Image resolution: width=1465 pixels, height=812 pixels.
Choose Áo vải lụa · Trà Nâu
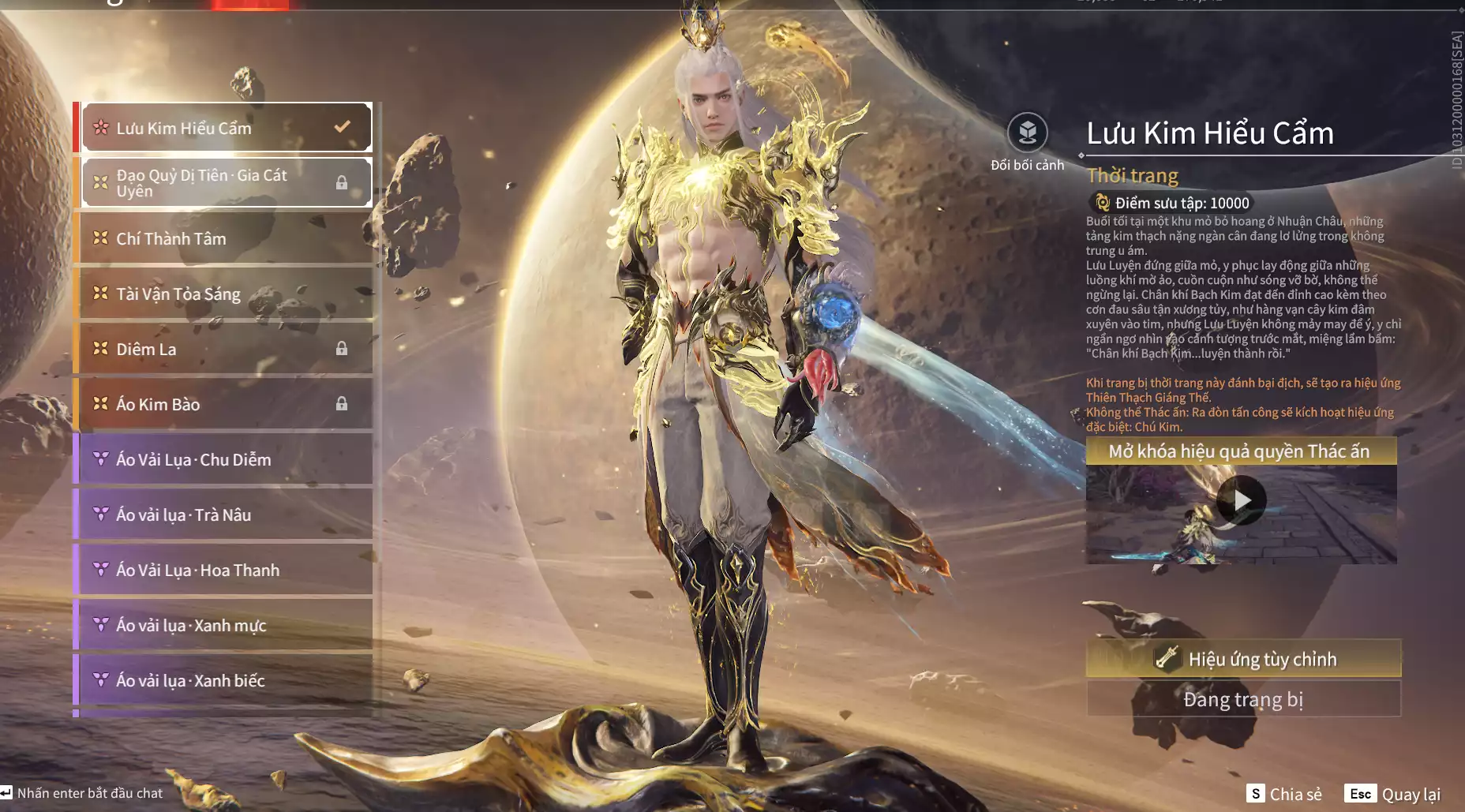coord(227,515)
